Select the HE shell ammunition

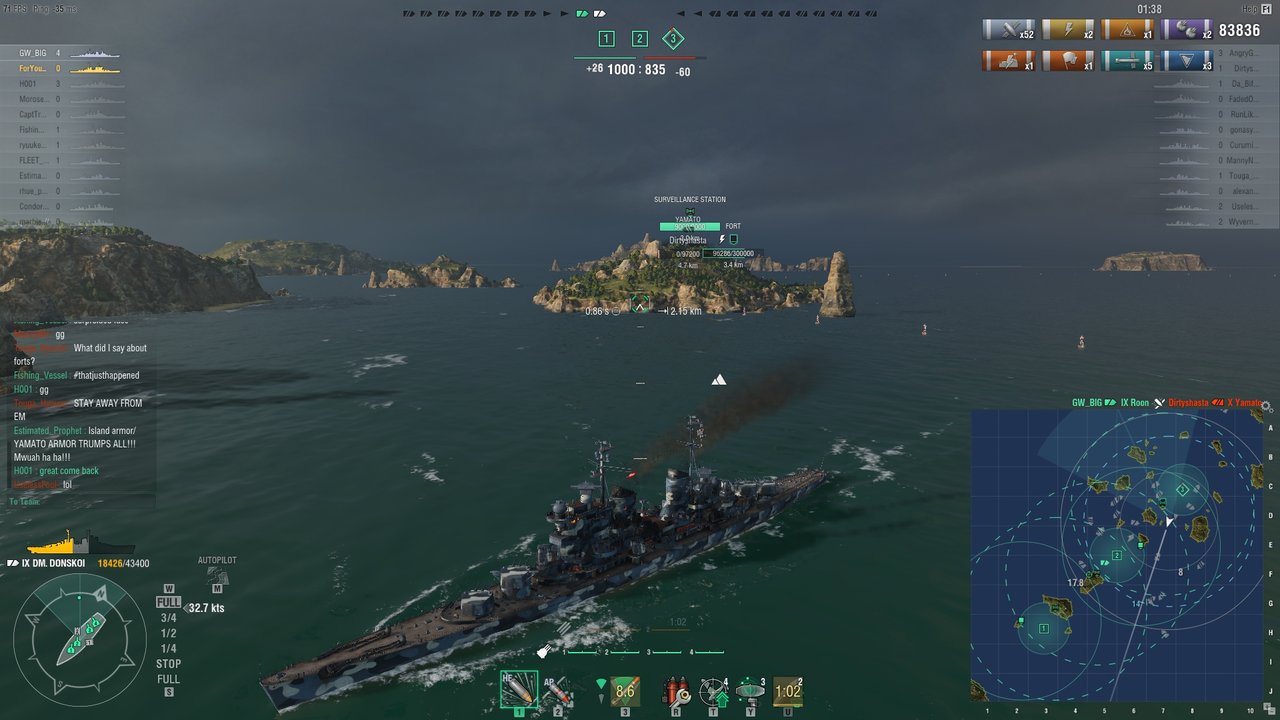(518, 689)
